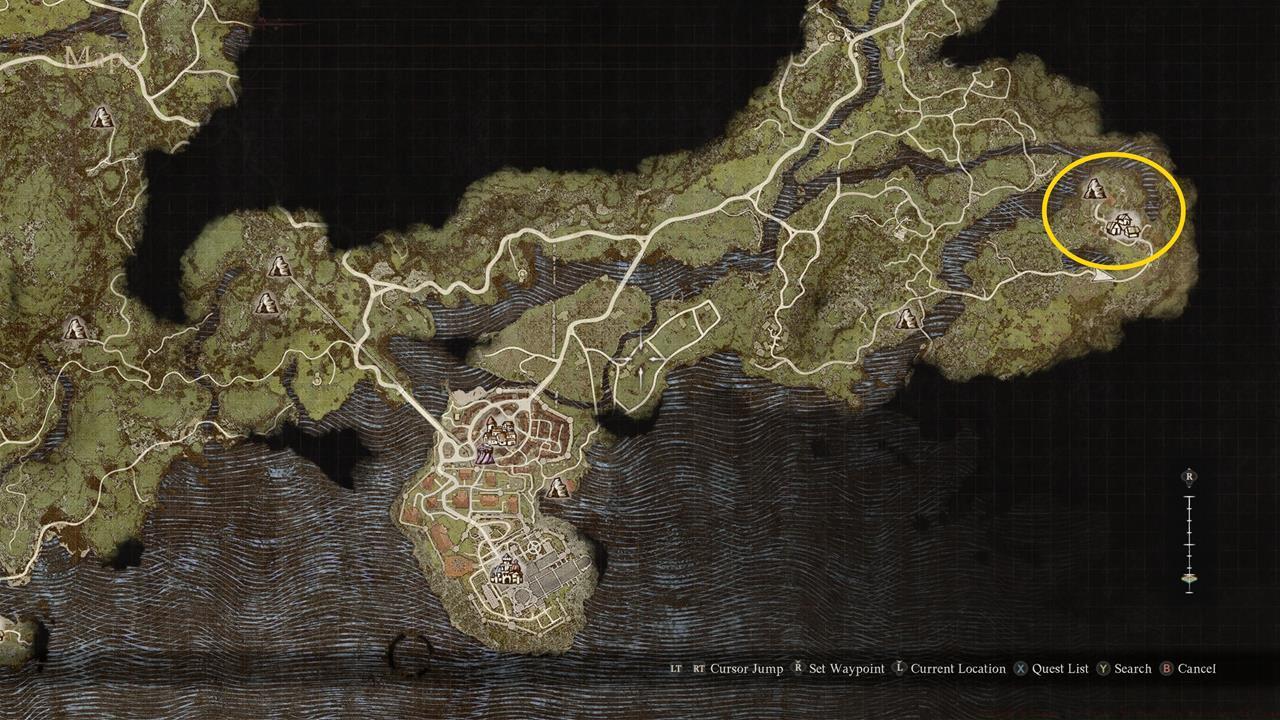This screenshot has width=1280, height=720.
Task: Click the purple riftstone marker in the city
Action: (484, 455)
